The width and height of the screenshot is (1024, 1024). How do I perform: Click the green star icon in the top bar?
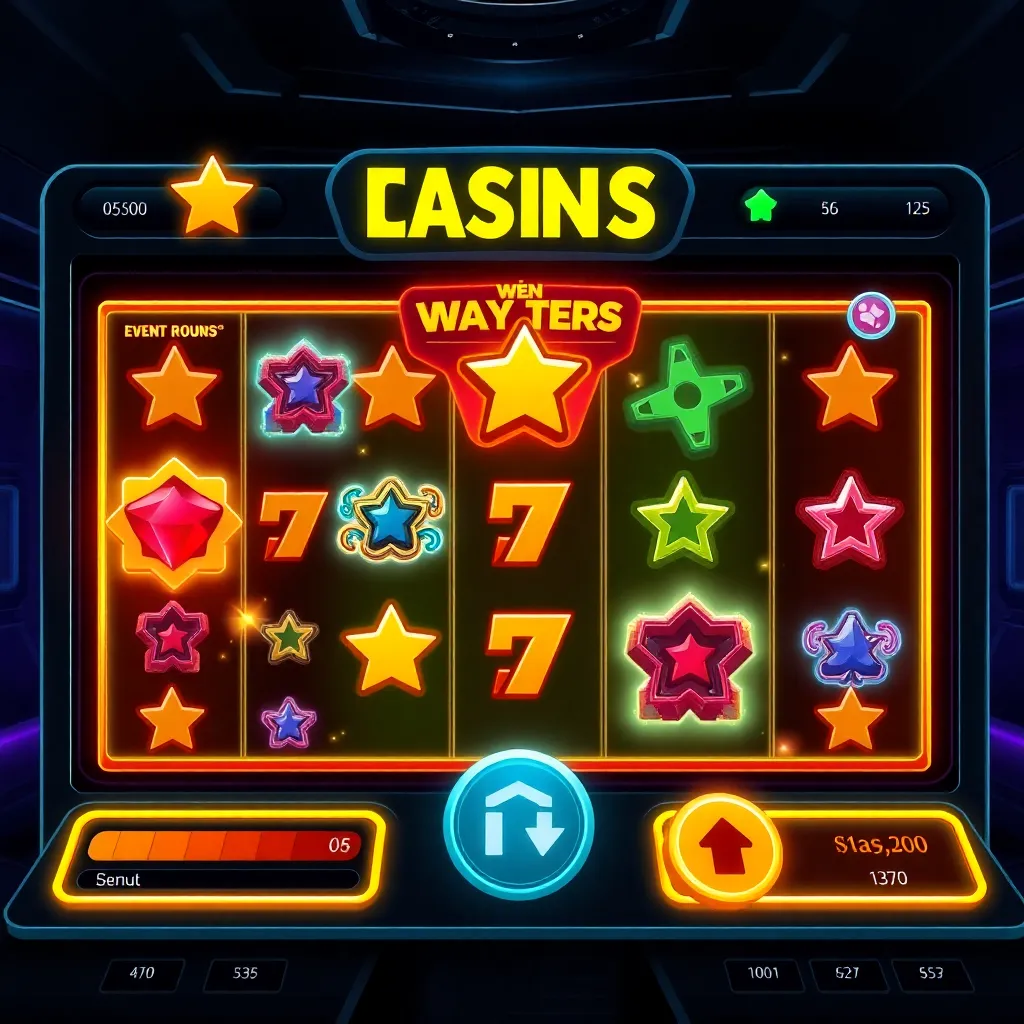[x=761, y=207]
